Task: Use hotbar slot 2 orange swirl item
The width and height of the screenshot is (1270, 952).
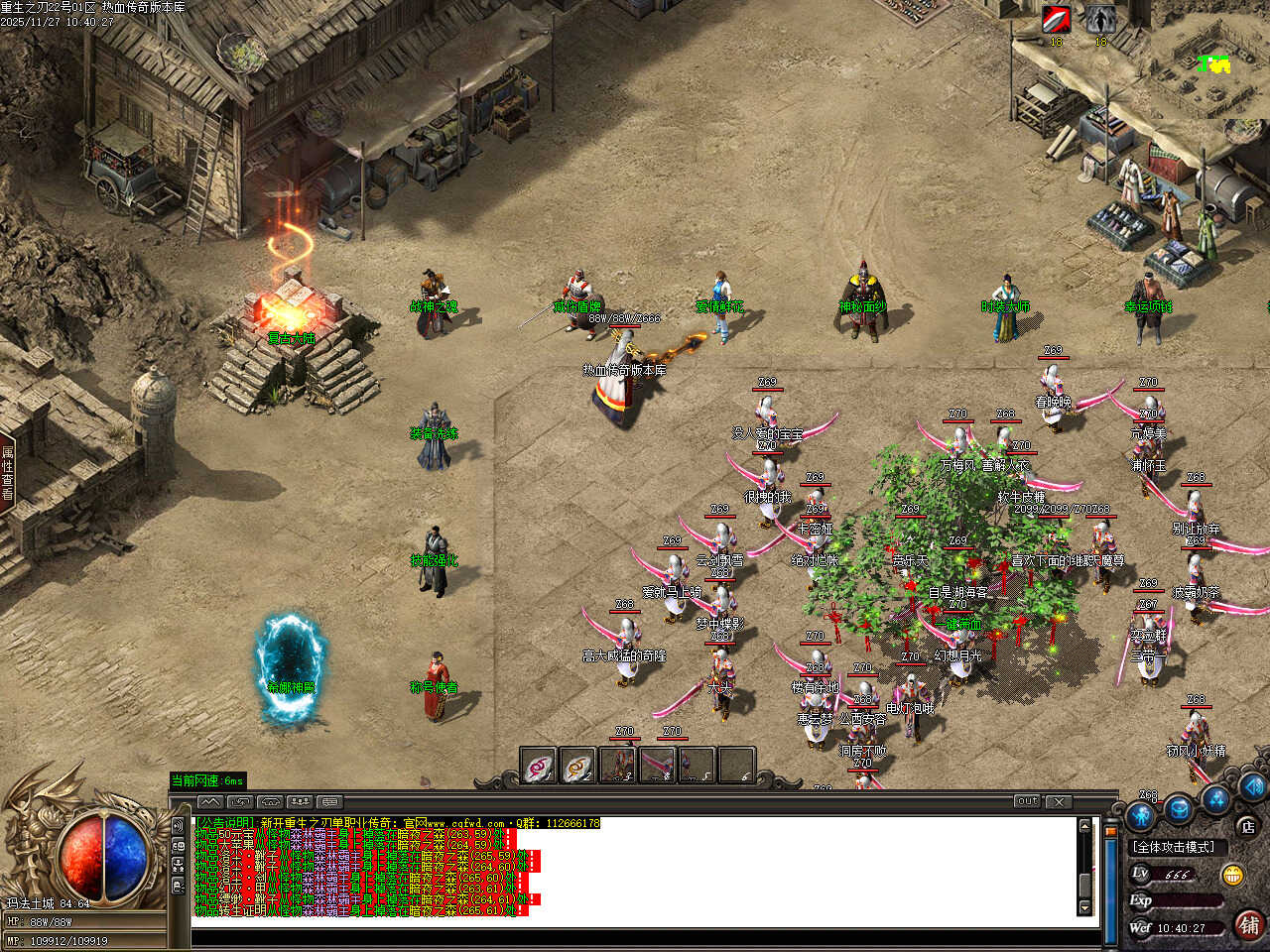Action: click(577, 767)
